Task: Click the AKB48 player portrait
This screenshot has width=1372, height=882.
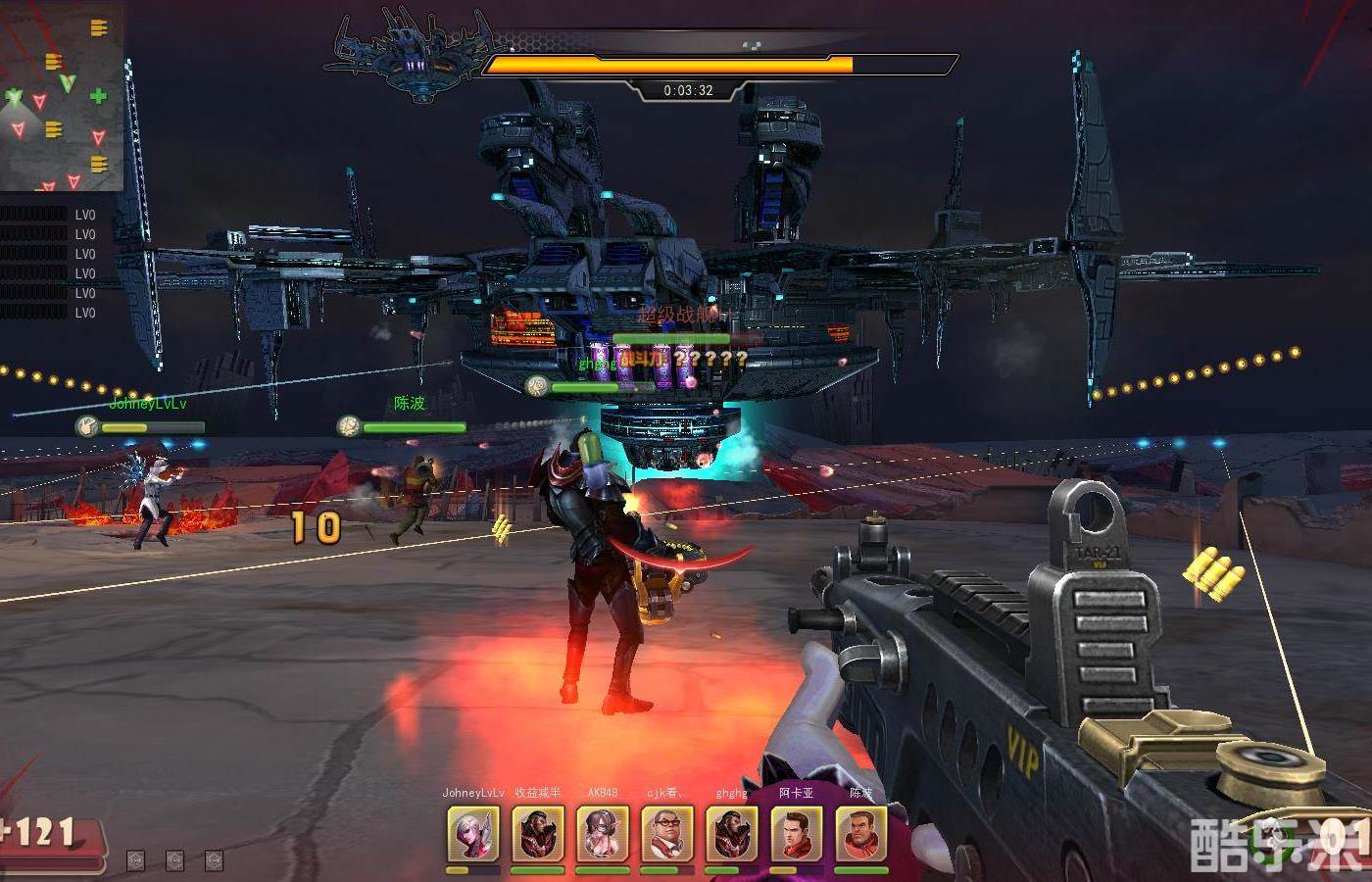Action: click(x=603, y=834)
